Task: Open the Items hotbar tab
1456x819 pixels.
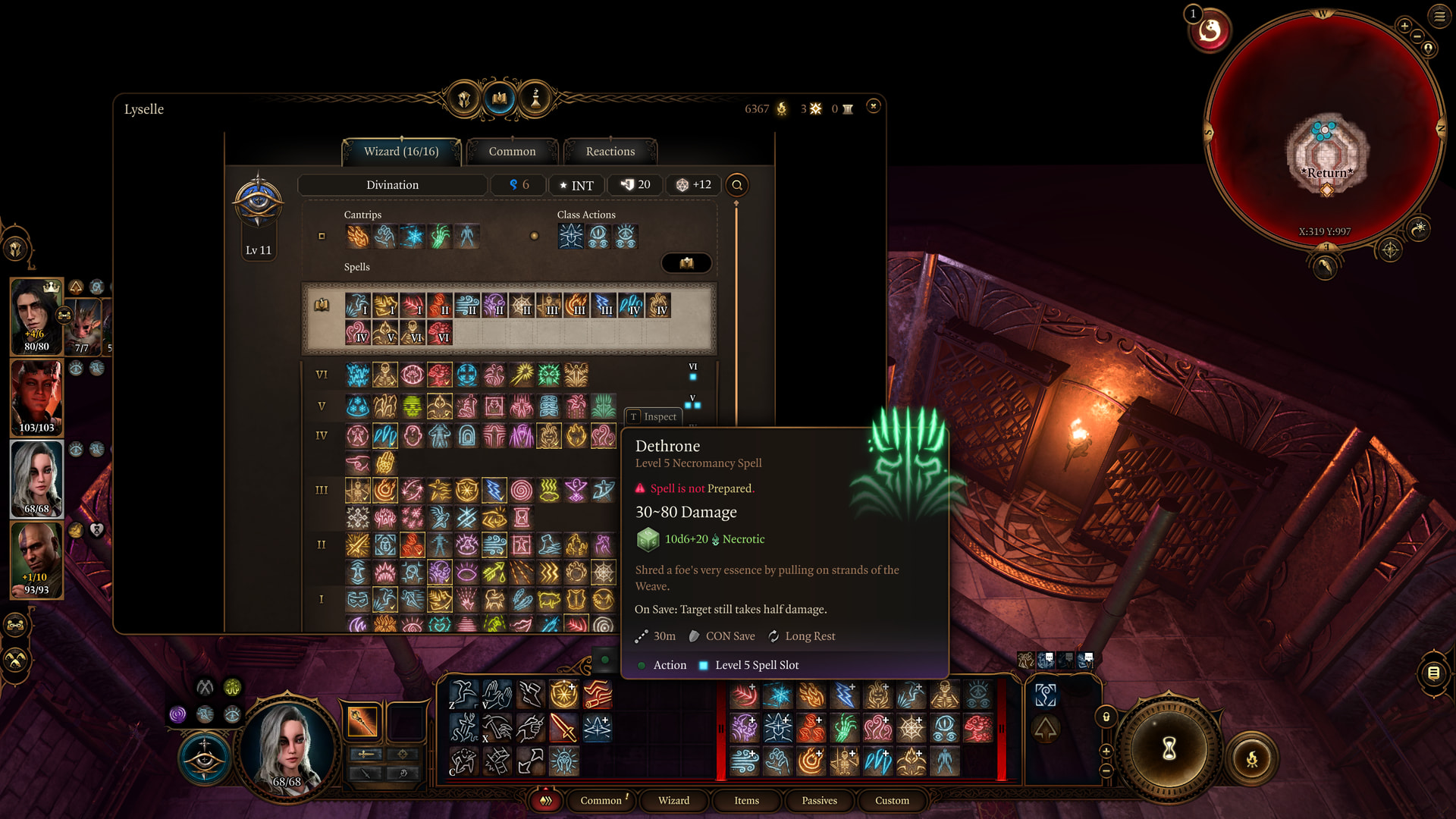Action: [746, 801]
